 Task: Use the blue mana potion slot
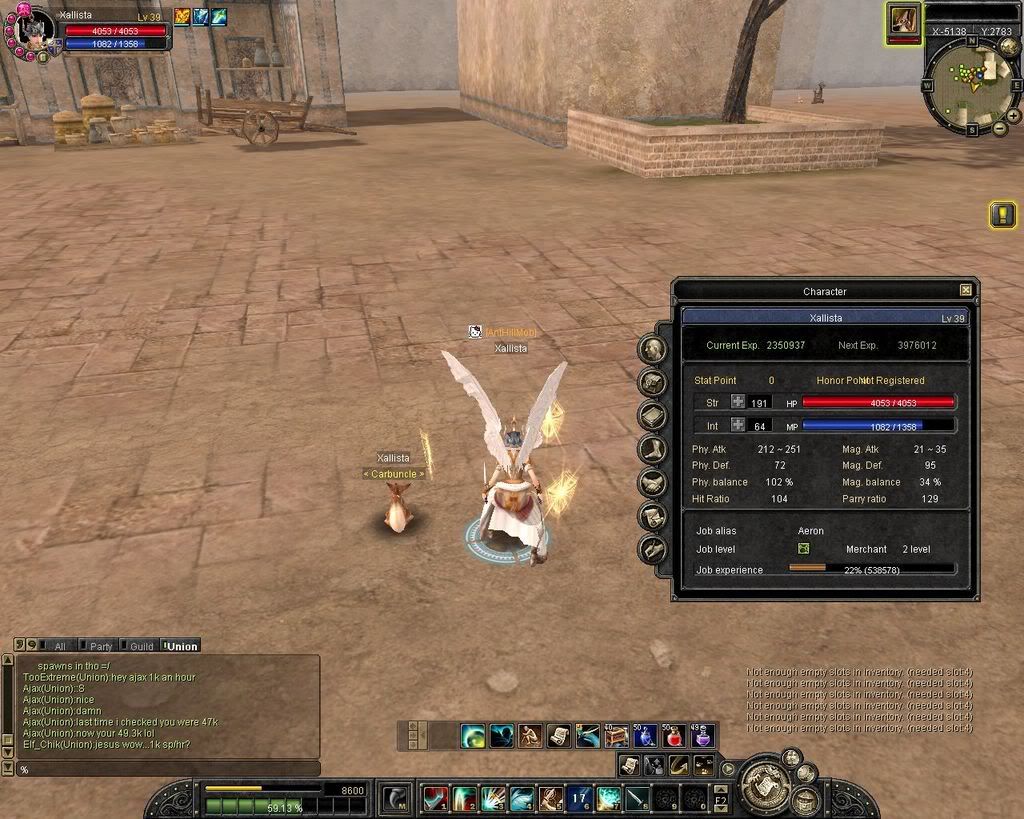tap(646, 737)
